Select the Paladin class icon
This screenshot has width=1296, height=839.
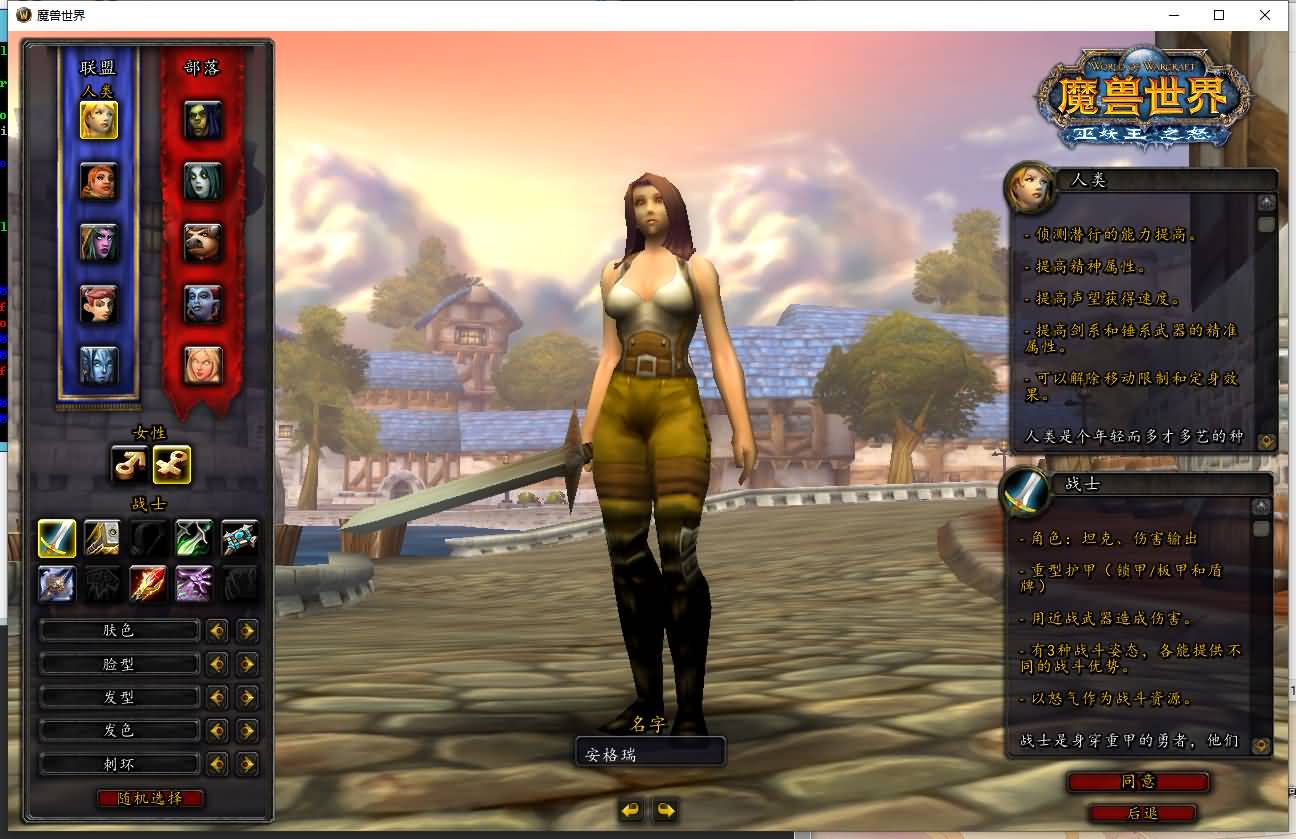[103, 537]
